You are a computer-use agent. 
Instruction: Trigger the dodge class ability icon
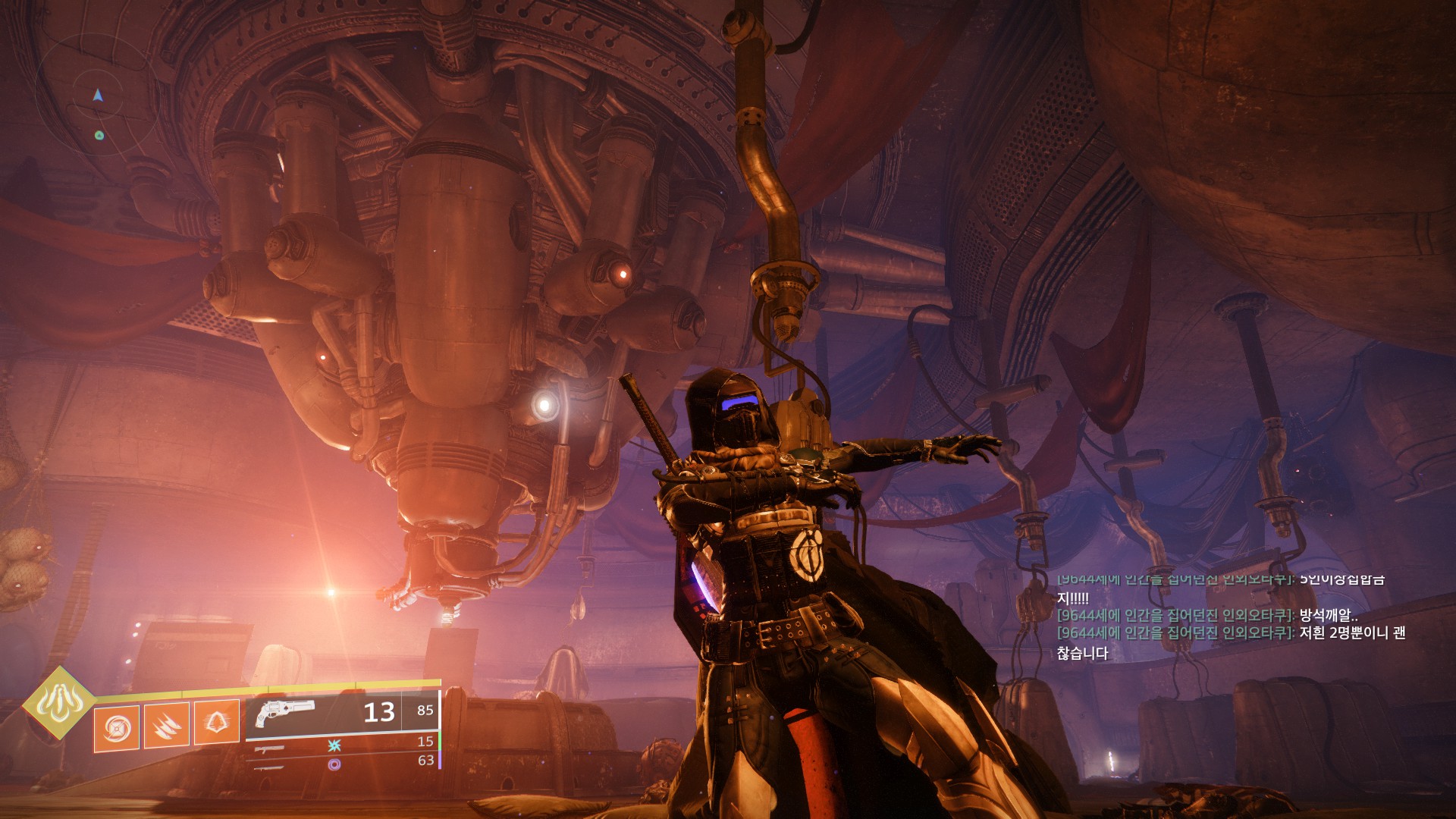216,723
